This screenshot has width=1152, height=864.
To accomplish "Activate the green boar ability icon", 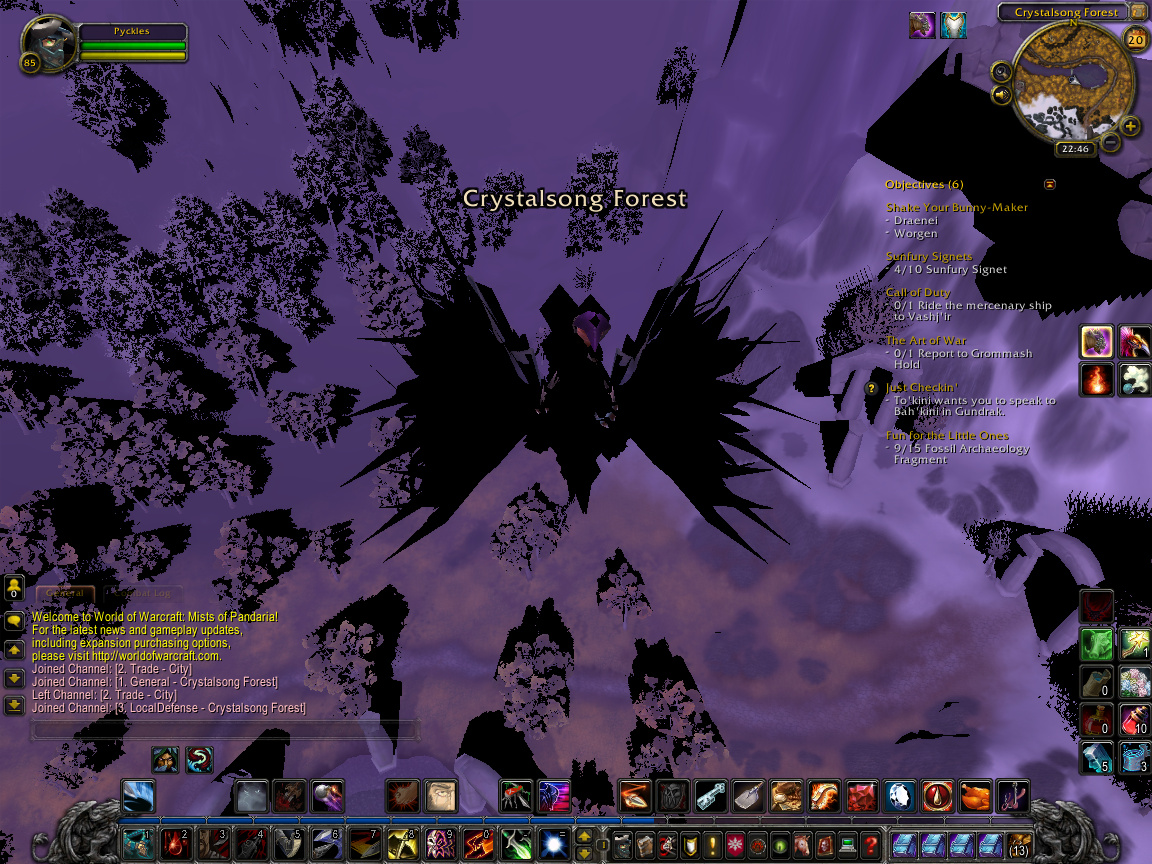I will (1097, 644).
